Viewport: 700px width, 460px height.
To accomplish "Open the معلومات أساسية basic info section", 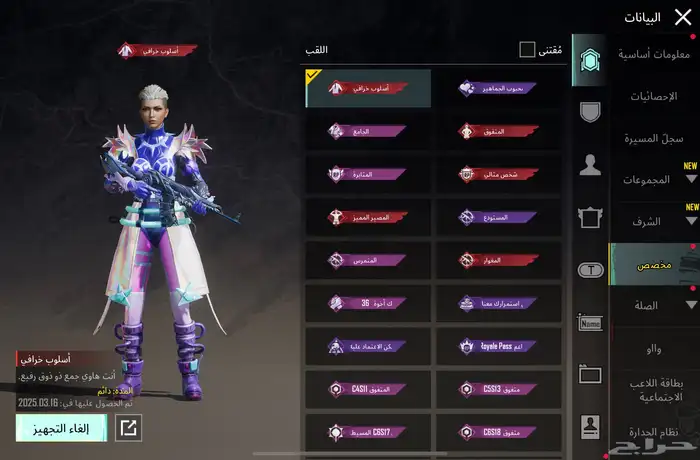I will pos(656,54).
